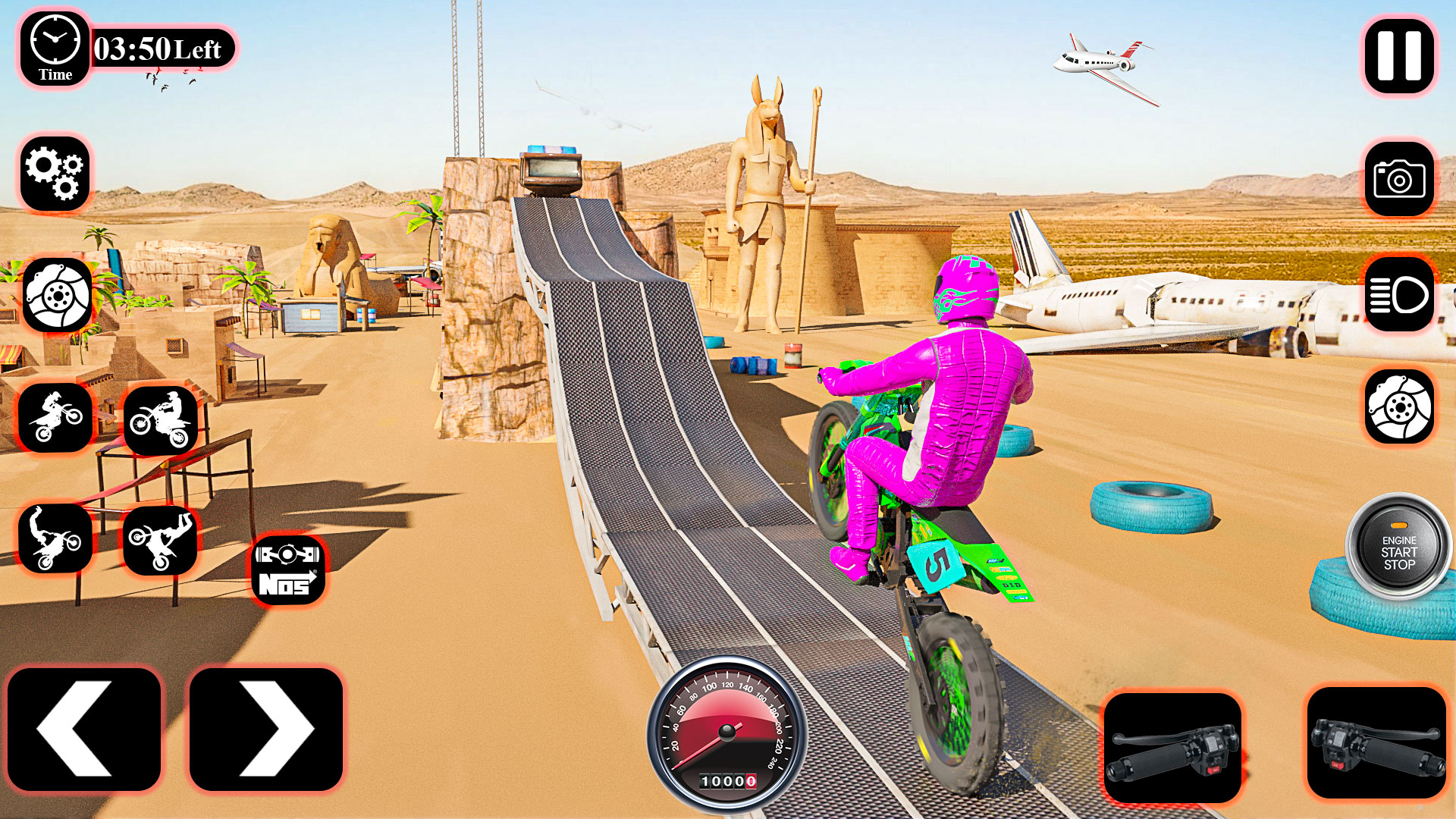This screenshot has height=819, width=1456.
Task: Take a screenshot with the camera icon
Action: coord(1398,178)
